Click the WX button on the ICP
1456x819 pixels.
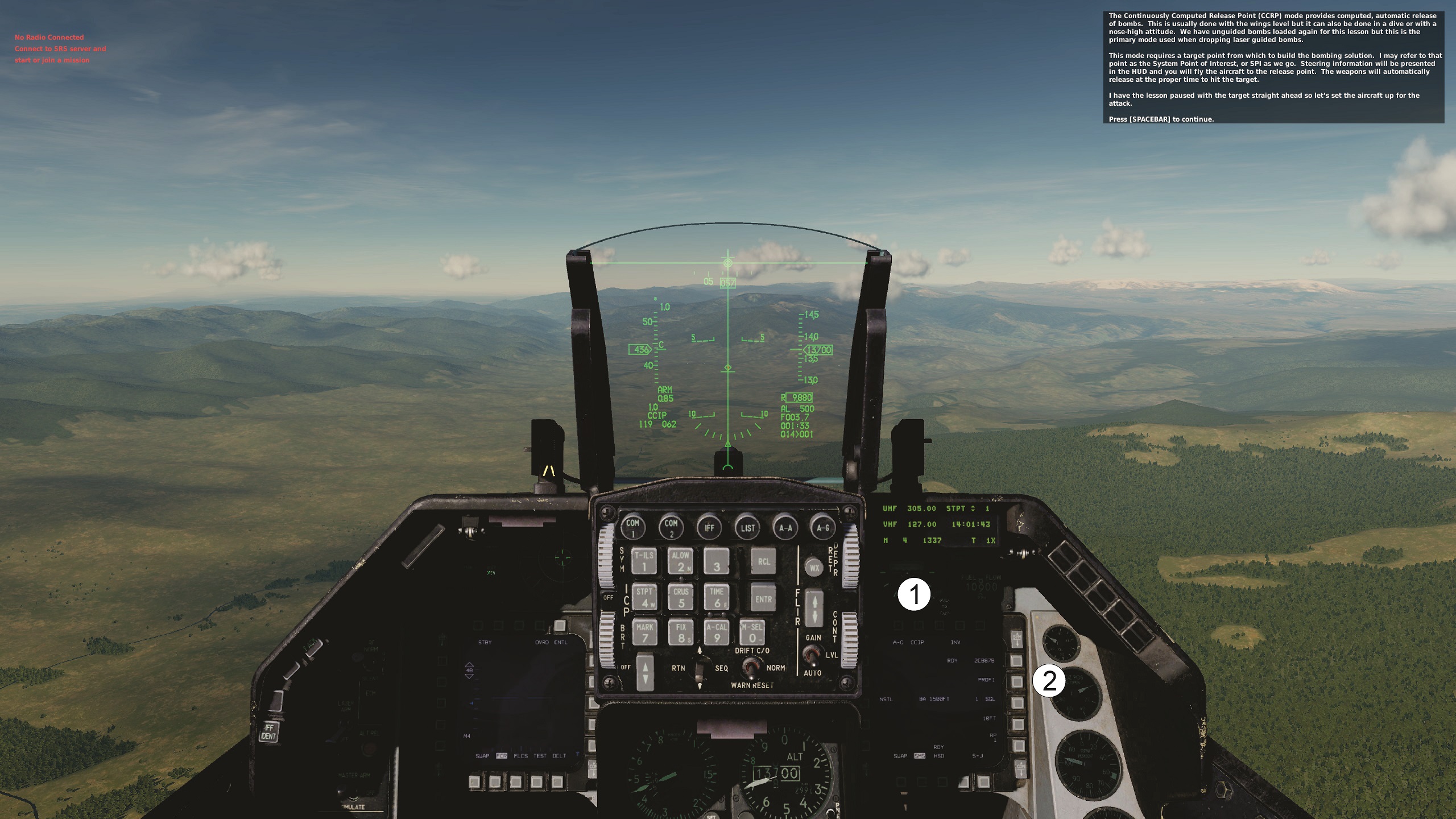814,568
